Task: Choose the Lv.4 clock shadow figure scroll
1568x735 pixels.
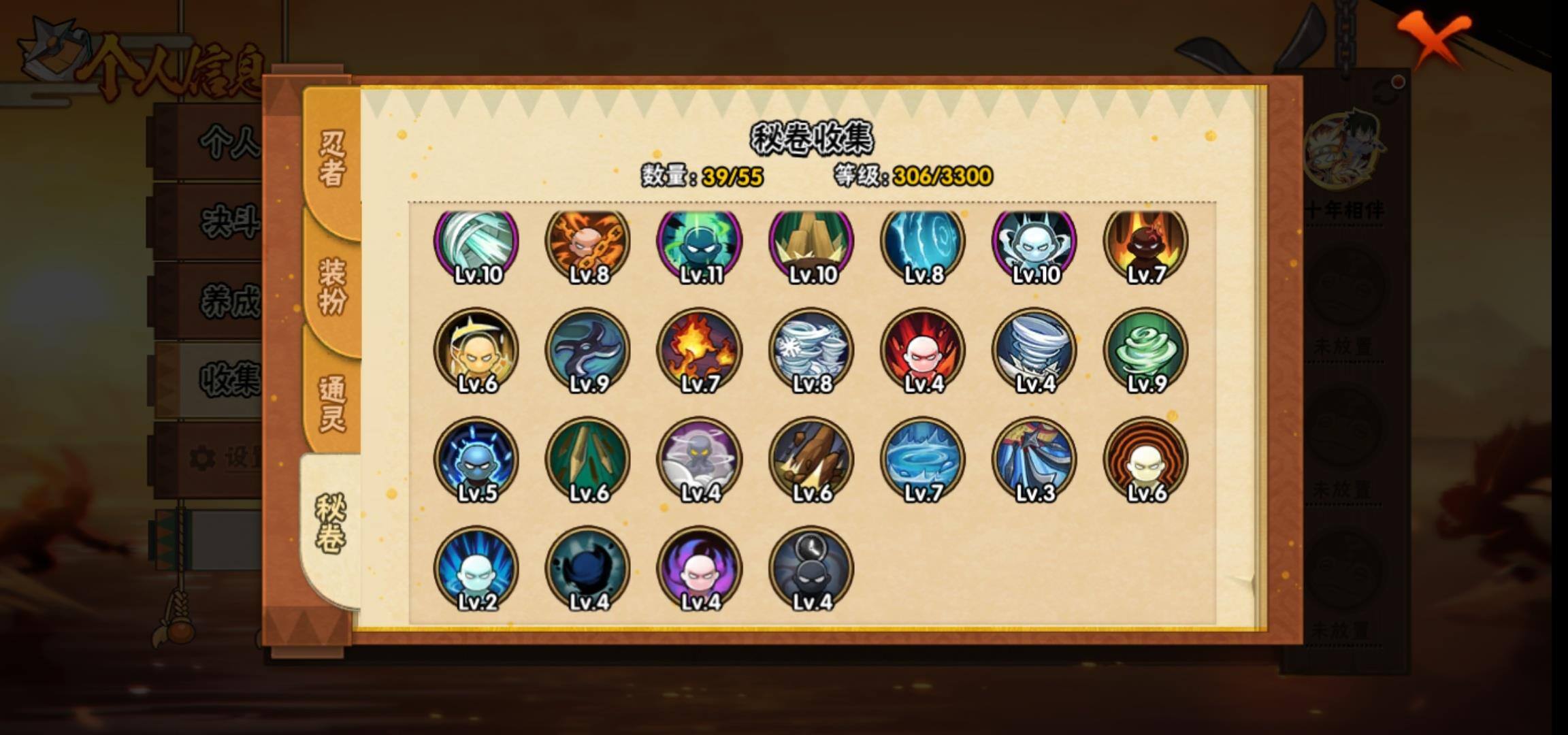Action: (x=811, y=569)
